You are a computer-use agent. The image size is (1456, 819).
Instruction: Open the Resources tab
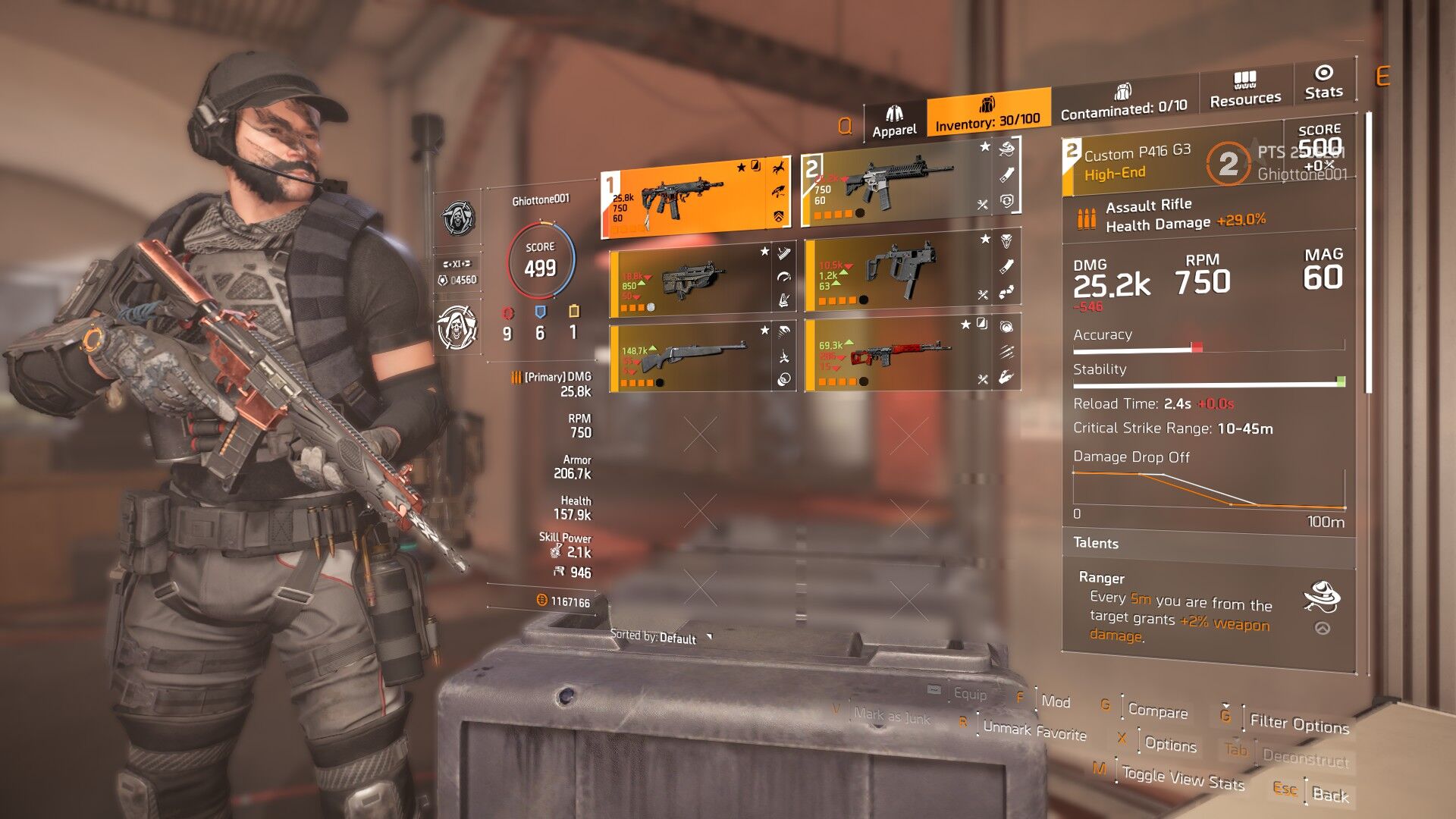(x=1244, y=89)
